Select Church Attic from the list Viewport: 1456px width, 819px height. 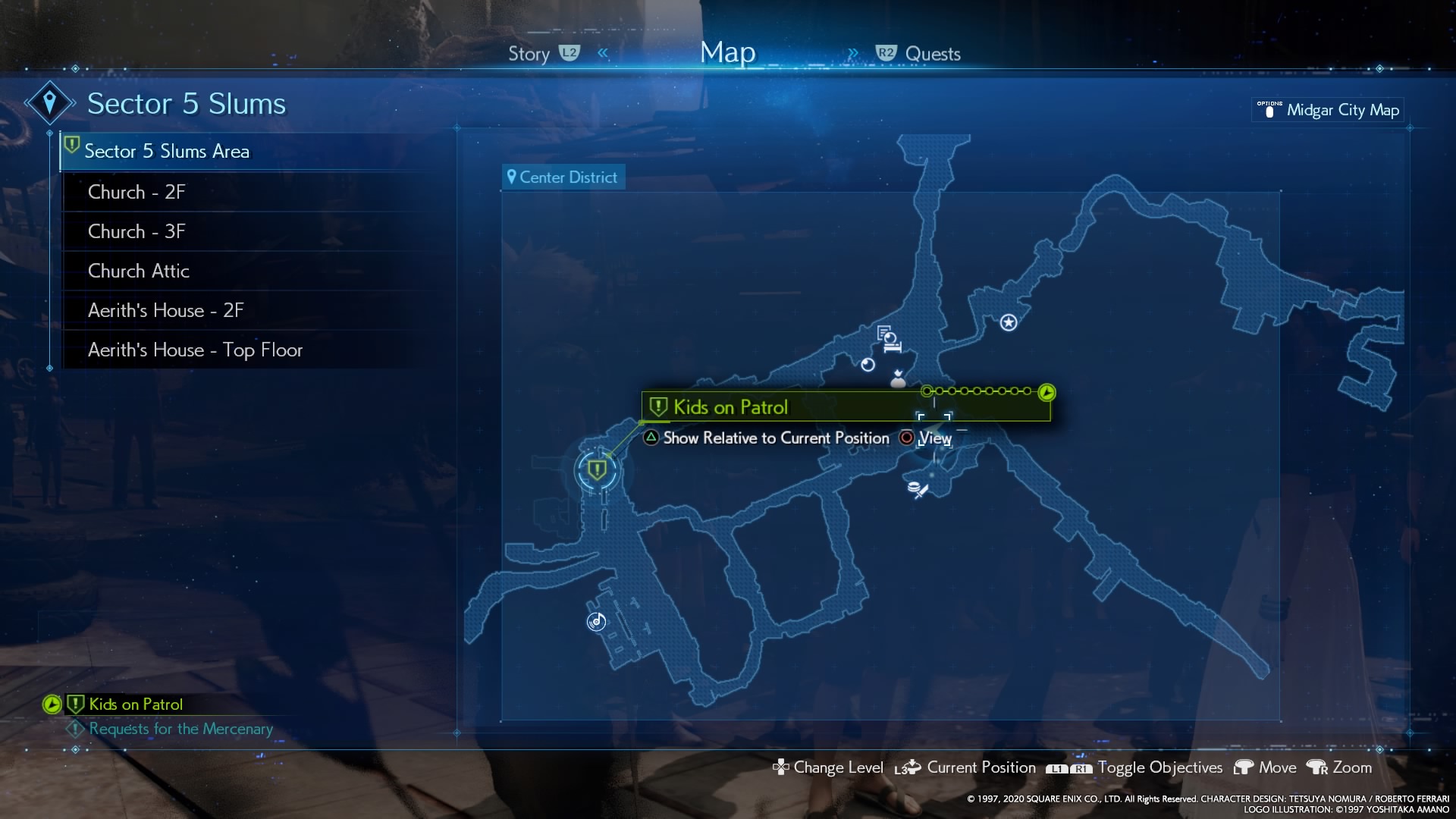pyautogui.click(x=139, y=271)
